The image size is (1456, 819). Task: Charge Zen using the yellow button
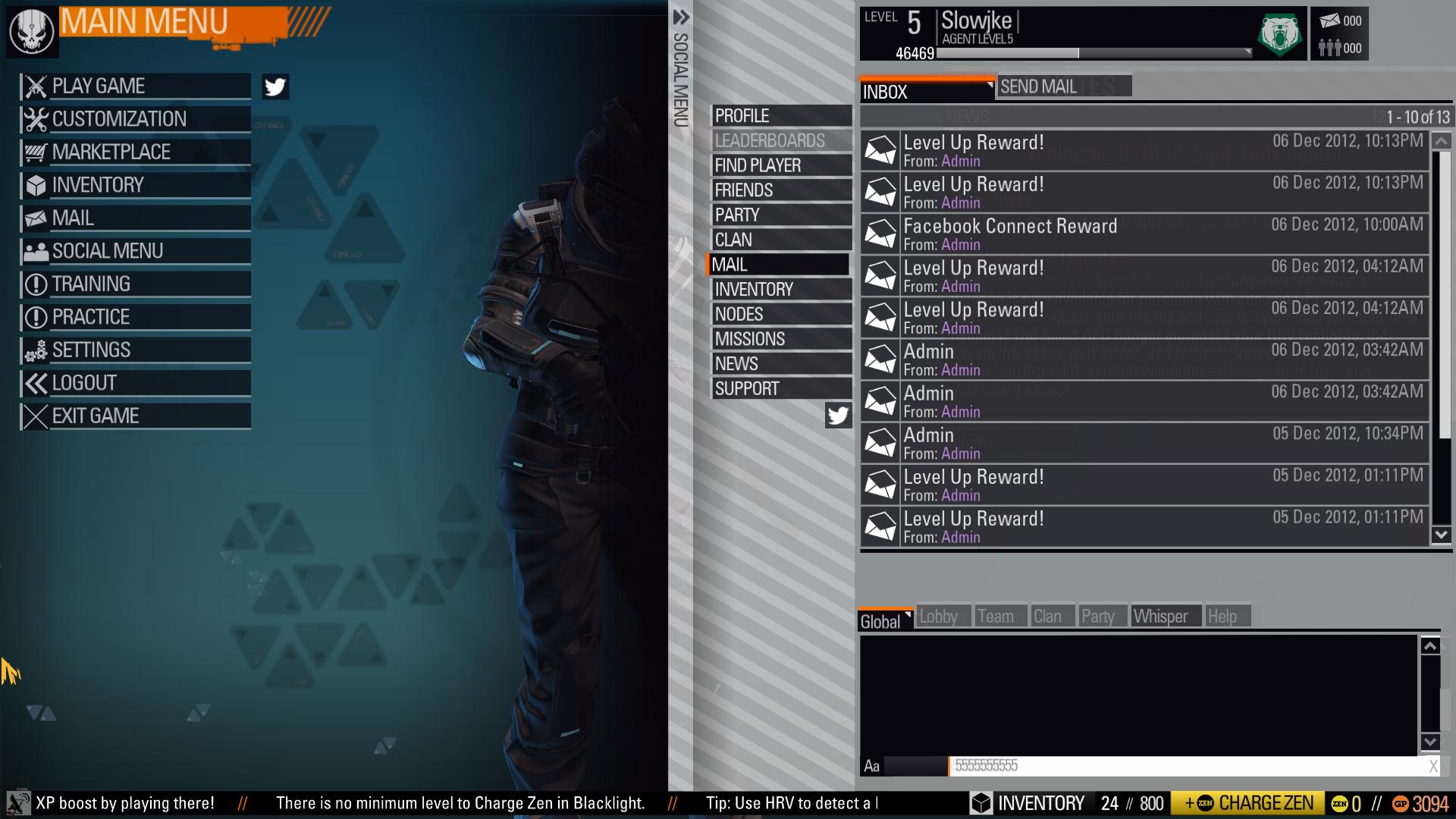click(1247, 803)
